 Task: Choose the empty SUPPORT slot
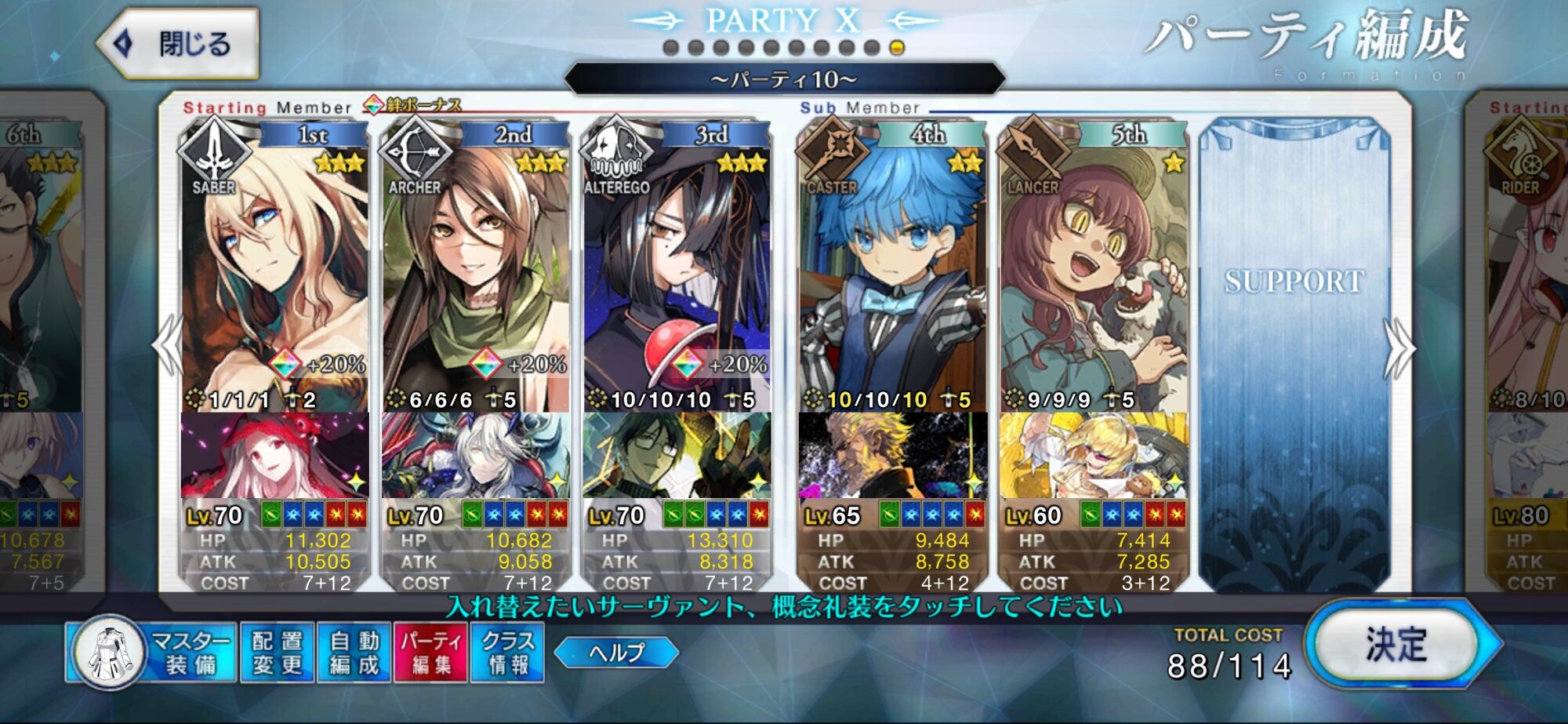point(1294,353)
